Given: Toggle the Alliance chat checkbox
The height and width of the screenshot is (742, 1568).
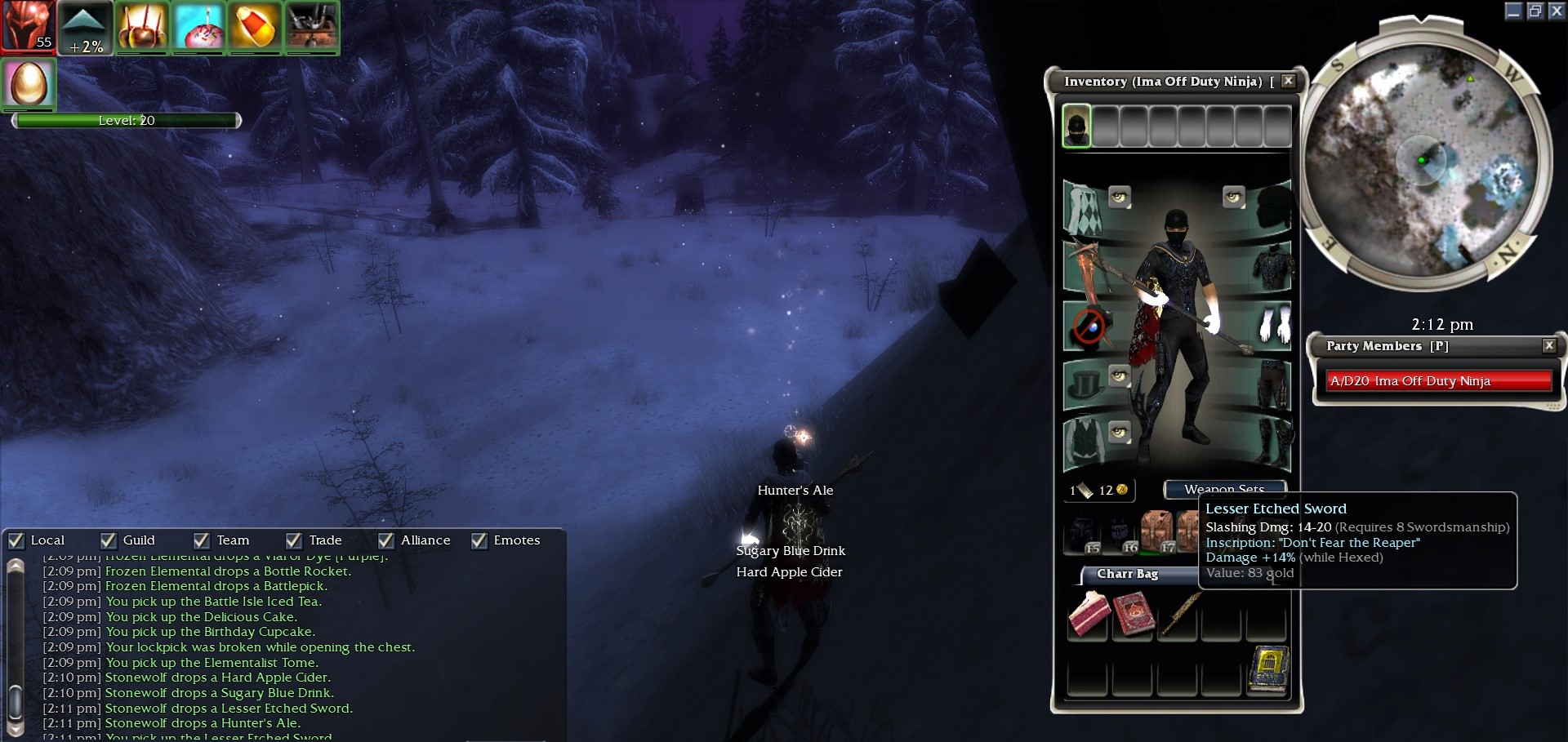Looking at the screenshot, I should click(386, 540).
